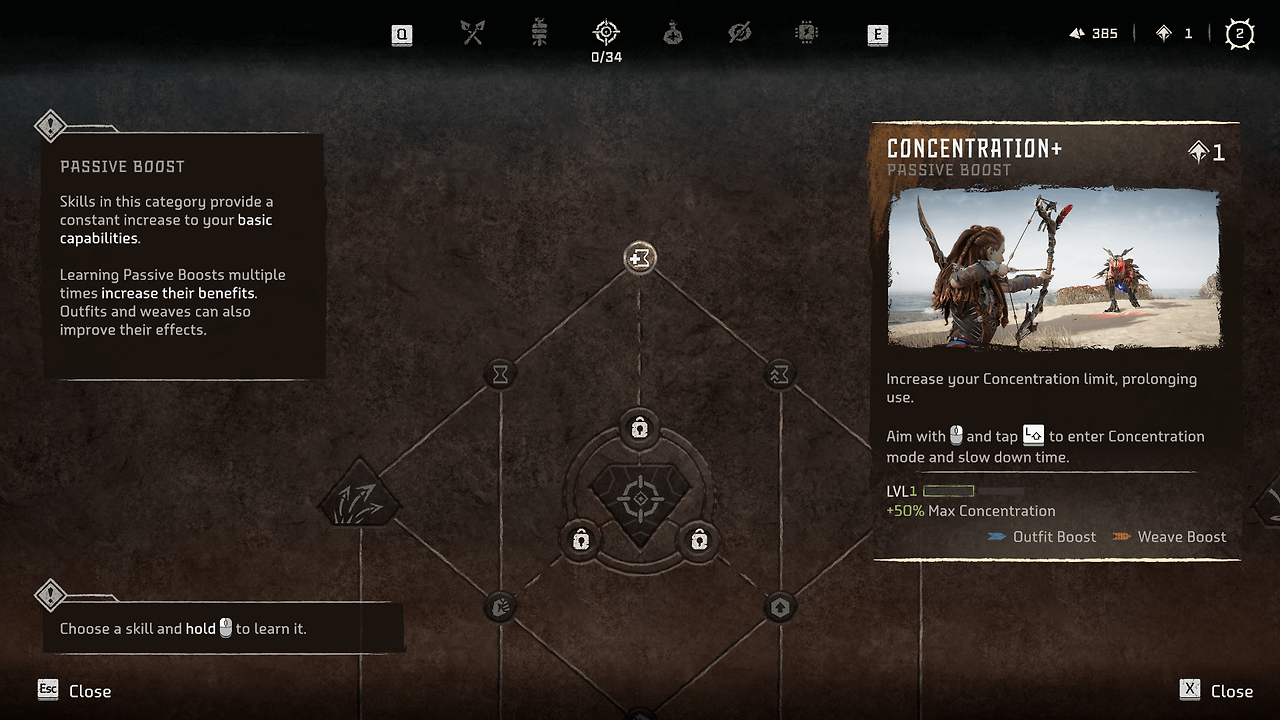Click Close next to the Esc label

coord(89,691)
